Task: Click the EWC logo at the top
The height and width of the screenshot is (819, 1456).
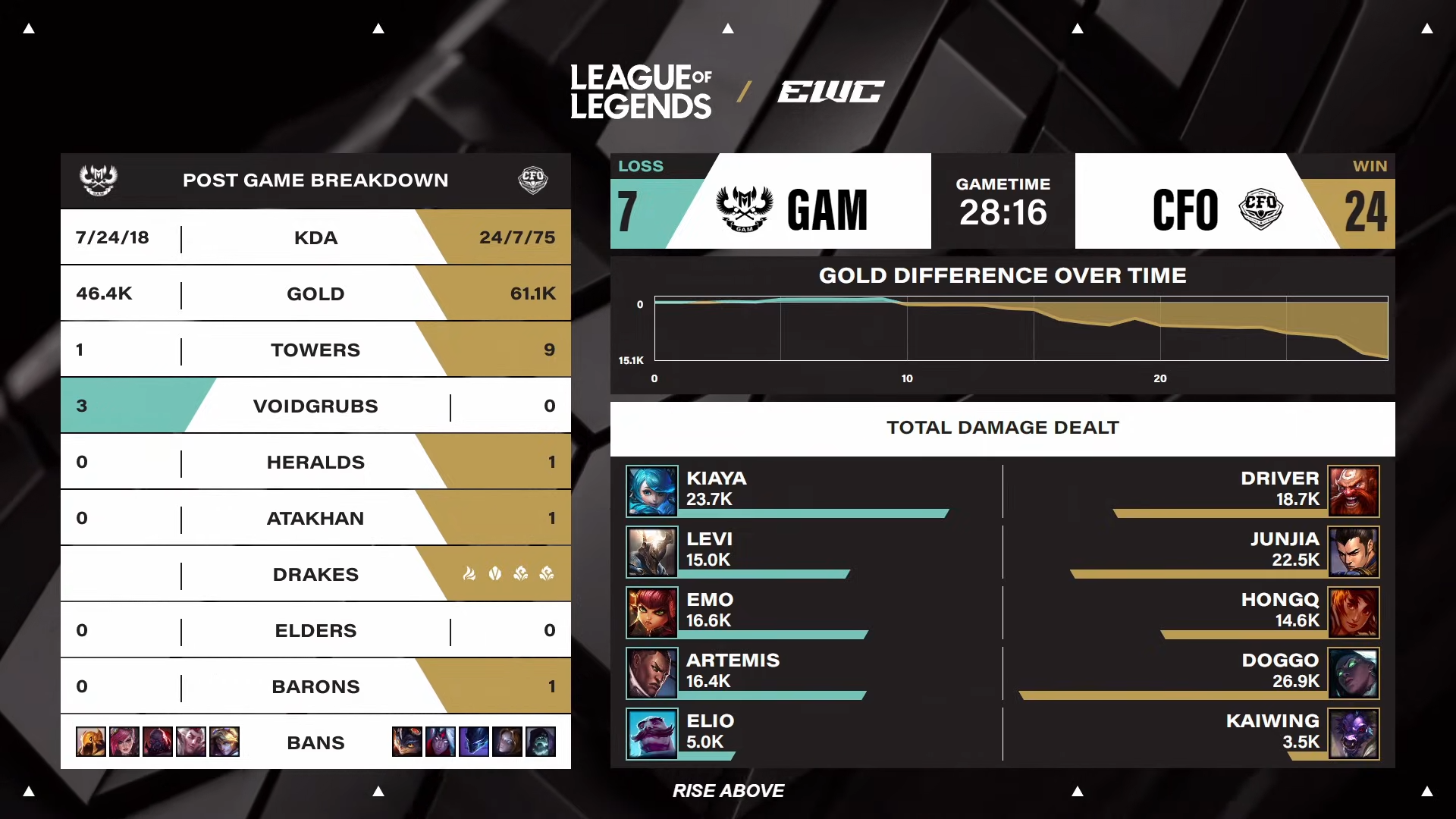Action: 831,91
